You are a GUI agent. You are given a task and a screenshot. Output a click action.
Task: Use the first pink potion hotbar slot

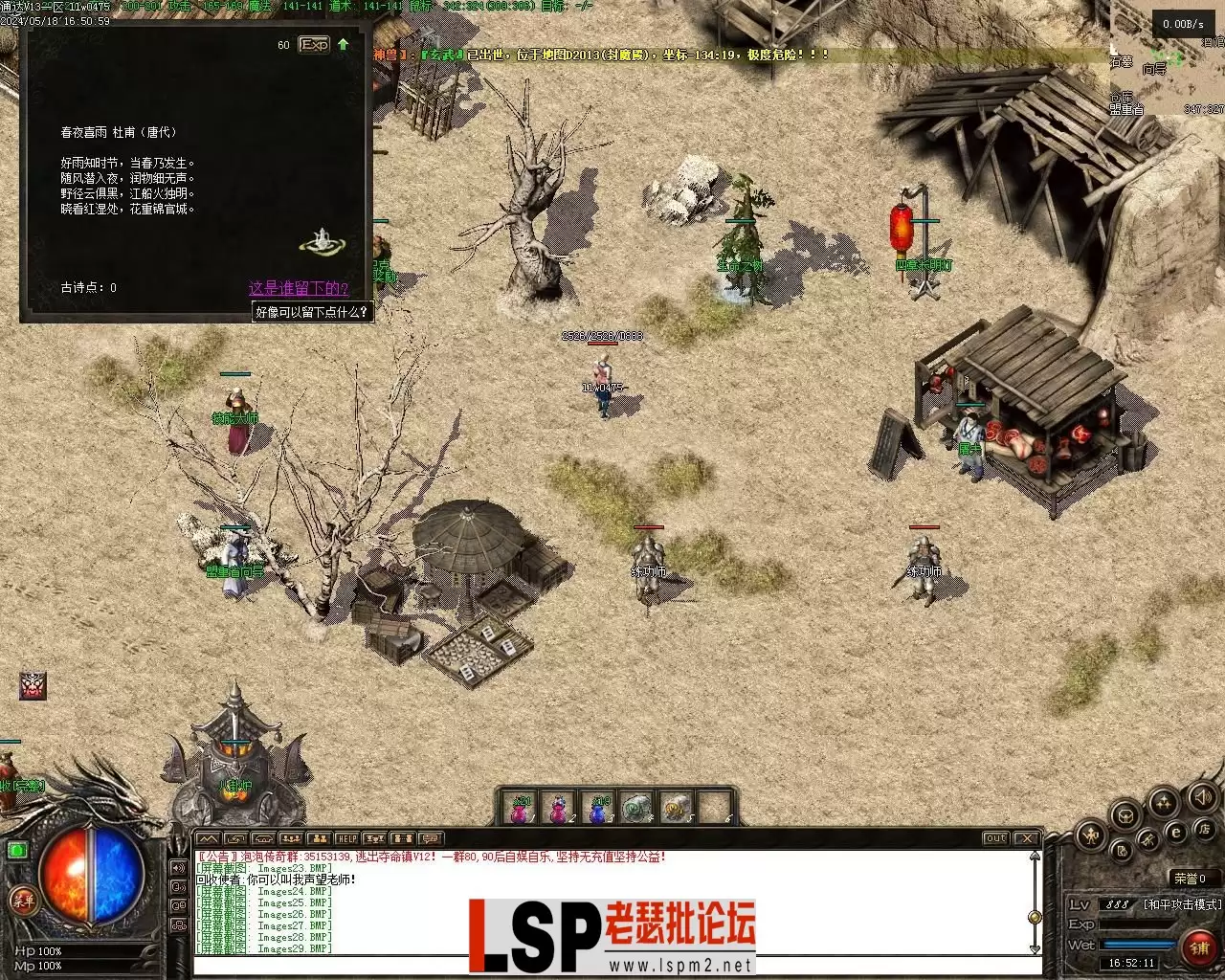pyautogui.click(x=520, y=809)
